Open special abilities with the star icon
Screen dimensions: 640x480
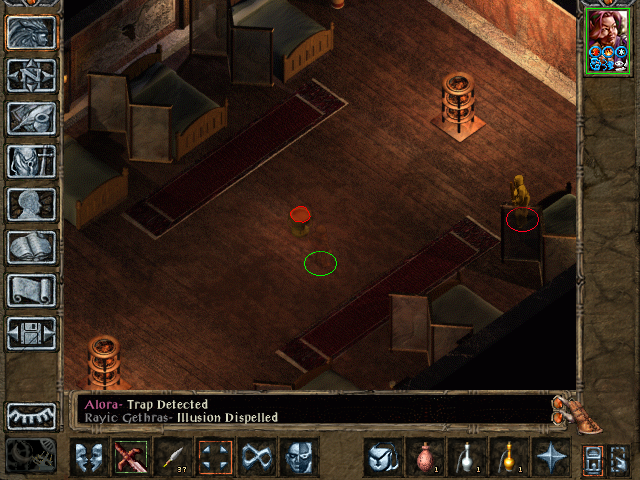coord(551,458)
